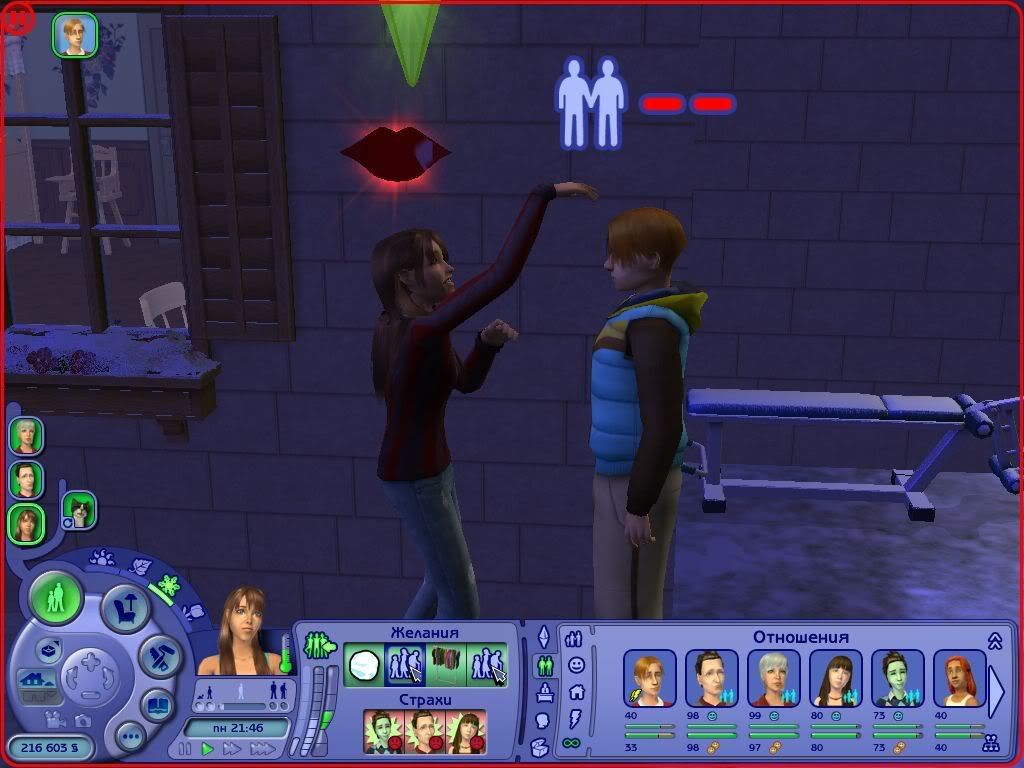Expand the Relationships panel with the double chevron

point(994,640)
